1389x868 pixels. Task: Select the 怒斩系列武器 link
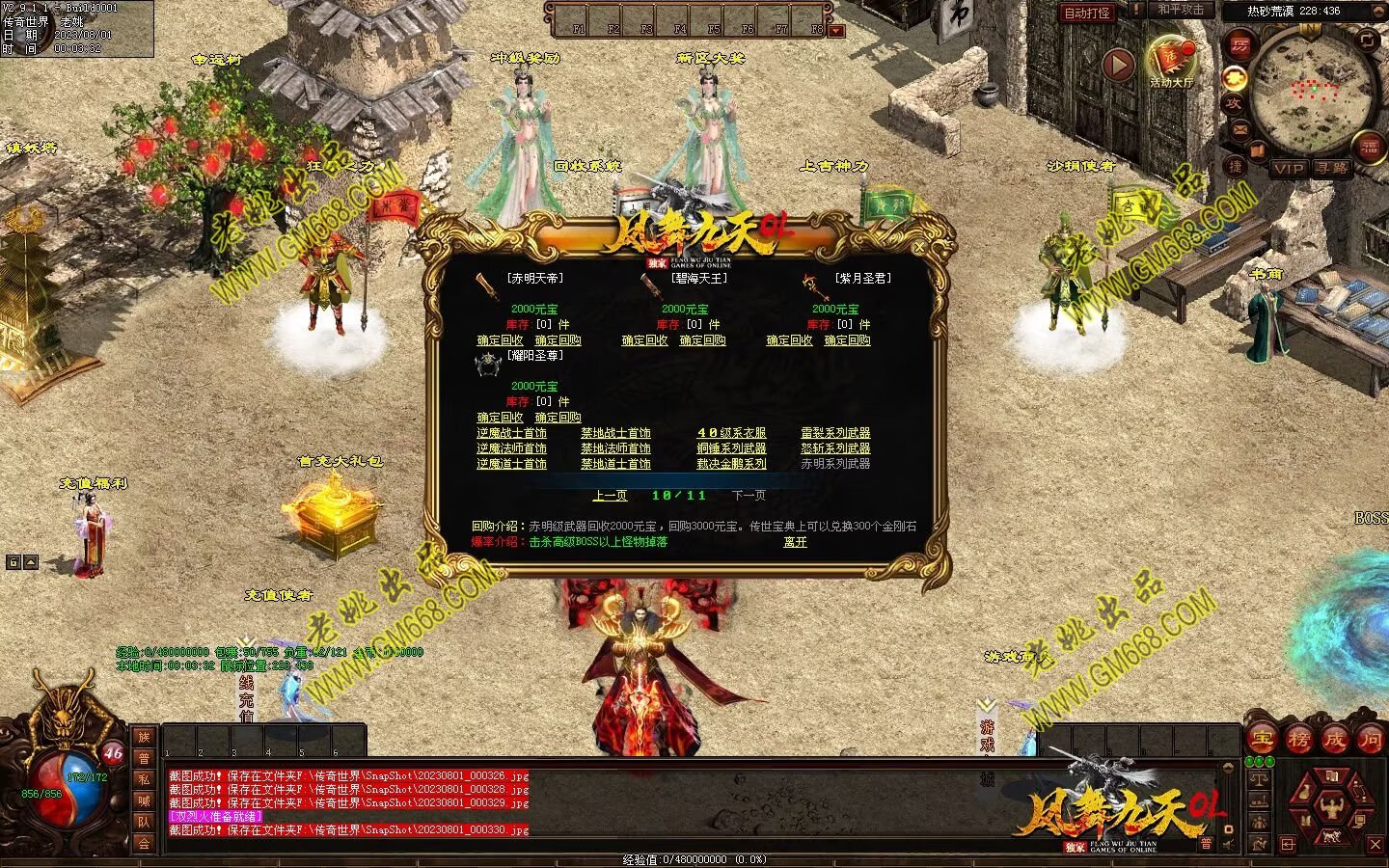pyautogui.click(x=835, y=448)
